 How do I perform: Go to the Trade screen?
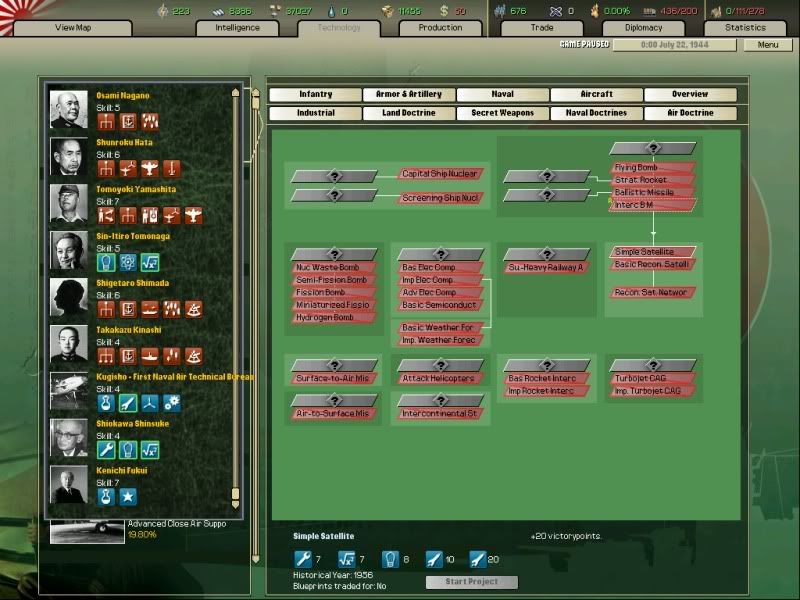point(541,28)
